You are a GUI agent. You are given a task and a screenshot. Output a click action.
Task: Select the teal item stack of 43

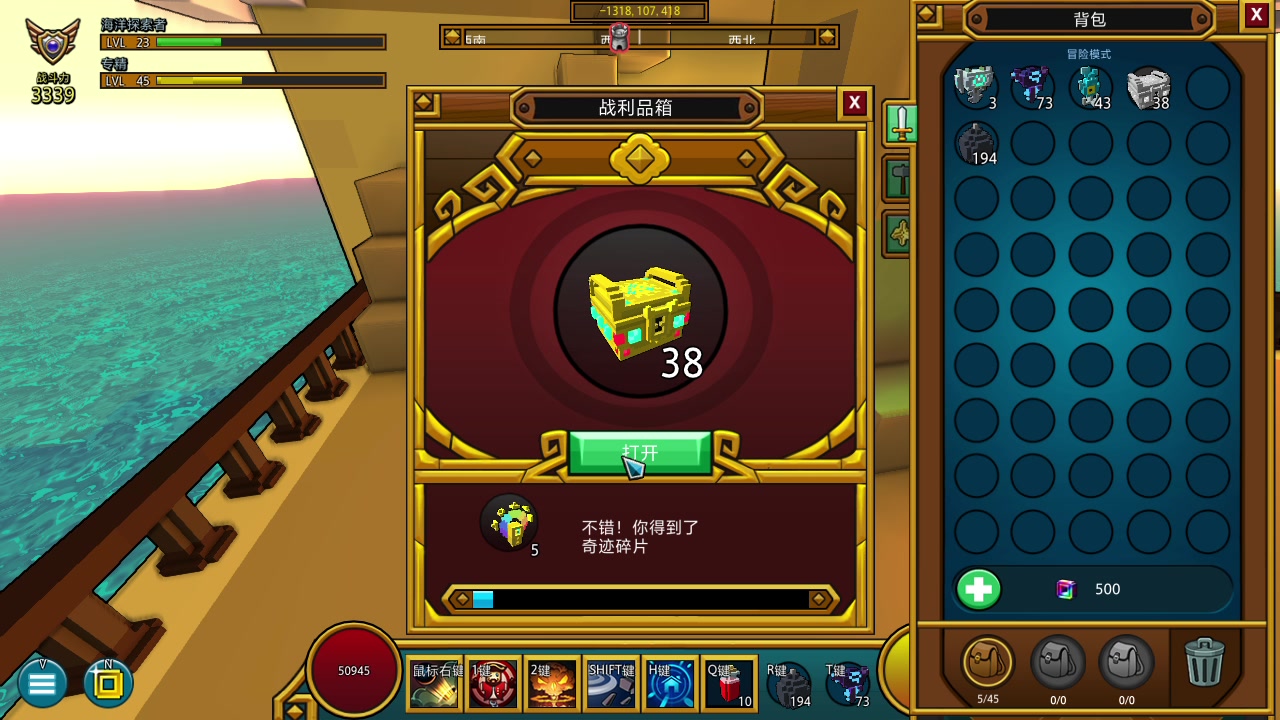click(x=1090, y=88)
